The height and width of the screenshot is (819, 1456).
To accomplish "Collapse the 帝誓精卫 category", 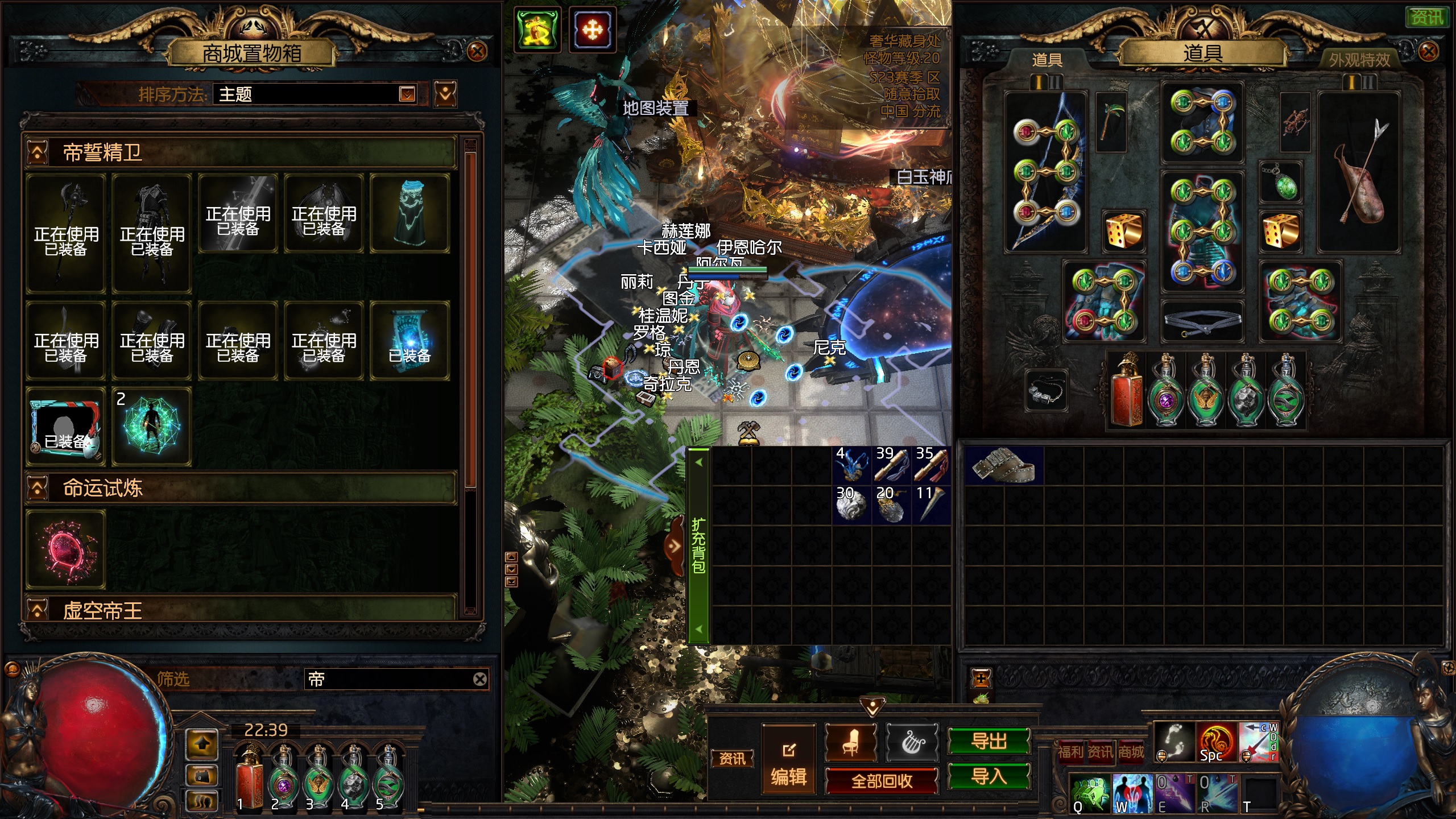I will click(x=38, y=152).
